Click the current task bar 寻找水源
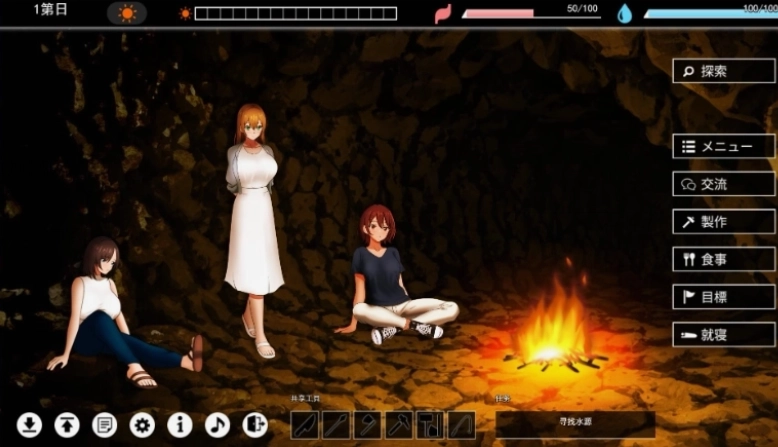The image size is (778, 447). (574, 424)
